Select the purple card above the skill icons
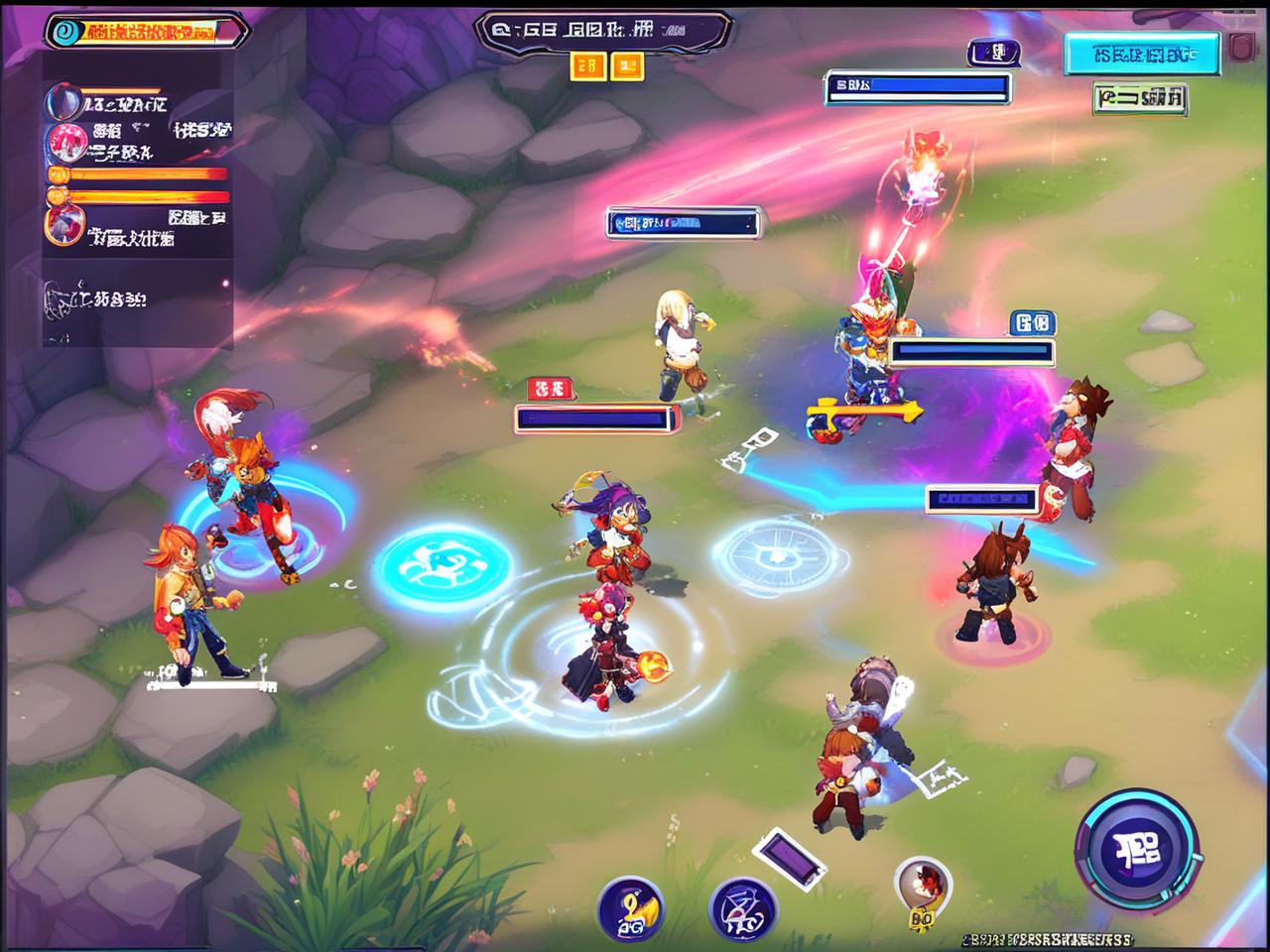1270x952 pixels. [x=789, y=858]
